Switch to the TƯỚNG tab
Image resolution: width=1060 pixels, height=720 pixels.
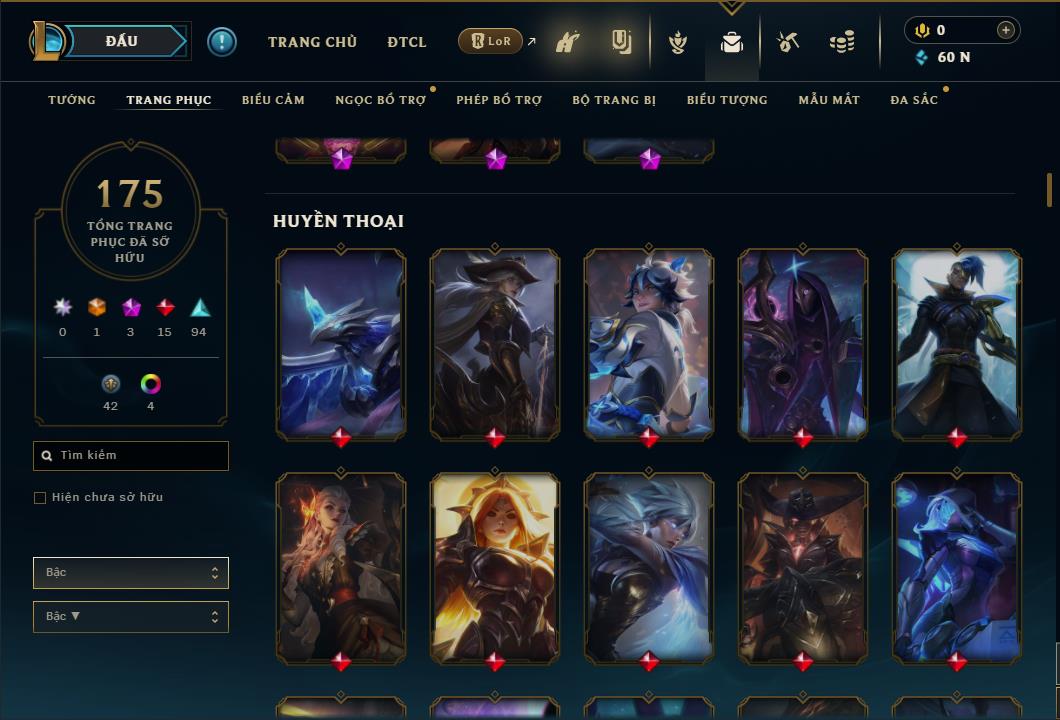tap(72, 100)
